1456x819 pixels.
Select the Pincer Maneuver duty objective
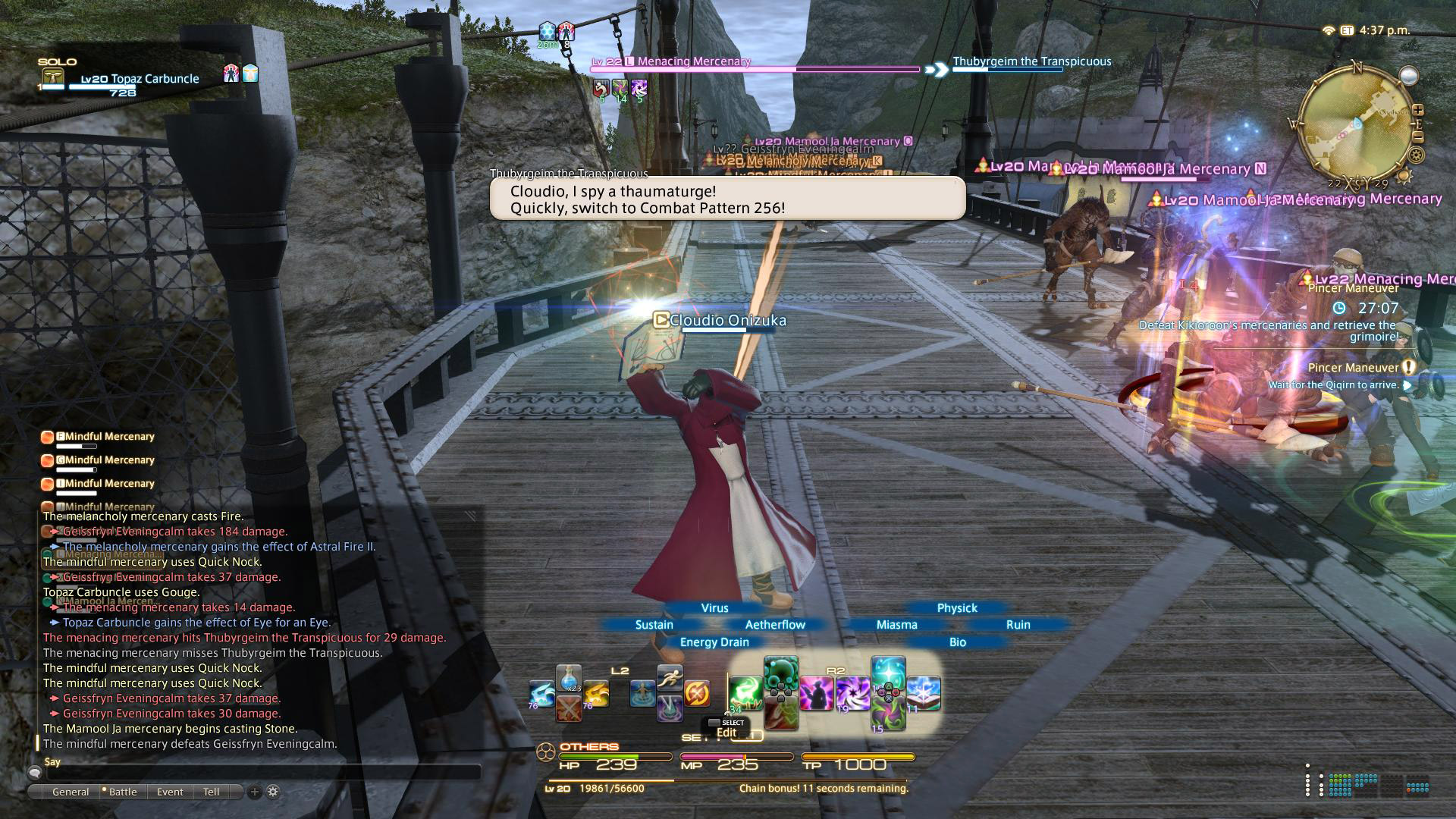1354,368
